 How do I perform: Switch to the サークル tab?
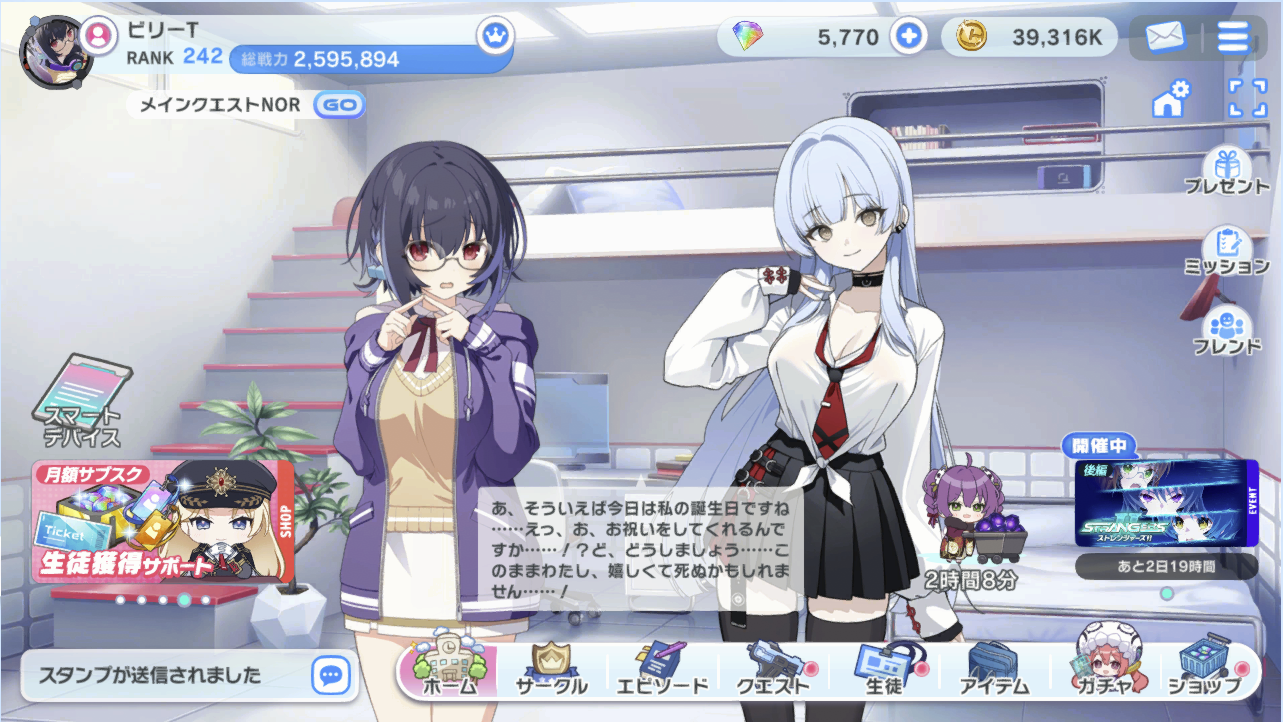(551, 671)
